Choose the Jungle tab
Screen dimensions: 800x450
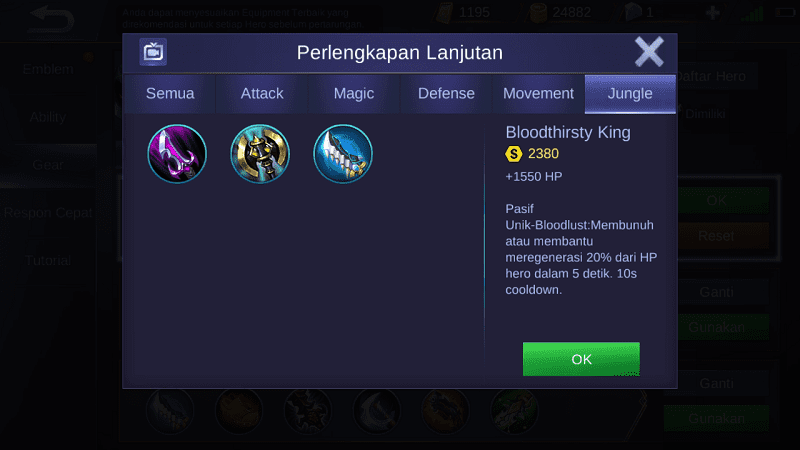pos(630,94)
